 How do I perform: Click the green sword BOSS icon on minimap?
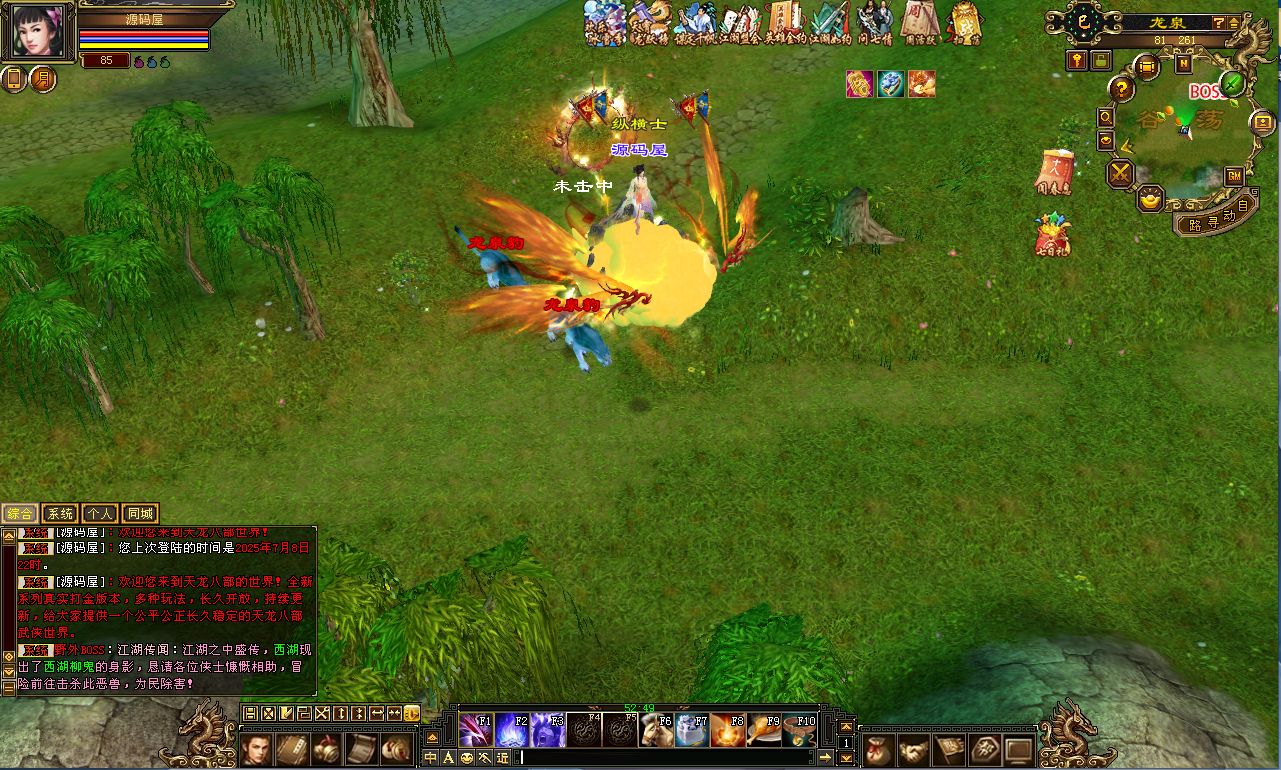tap(1232, 86)
